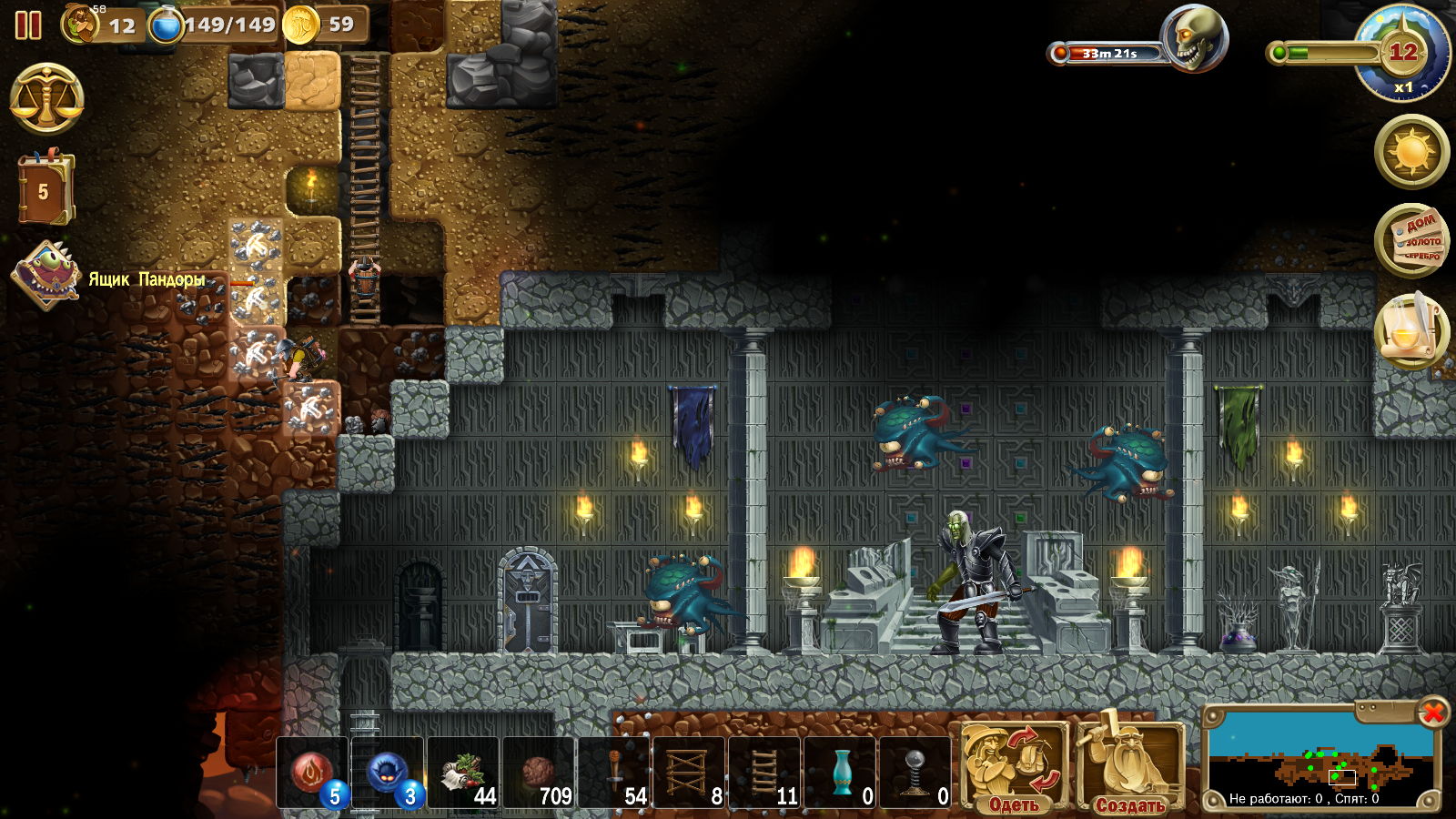Viewport: 1456px width, 819px height.
Task: Select the earth block slot with 709
Action: pos(539,773)
